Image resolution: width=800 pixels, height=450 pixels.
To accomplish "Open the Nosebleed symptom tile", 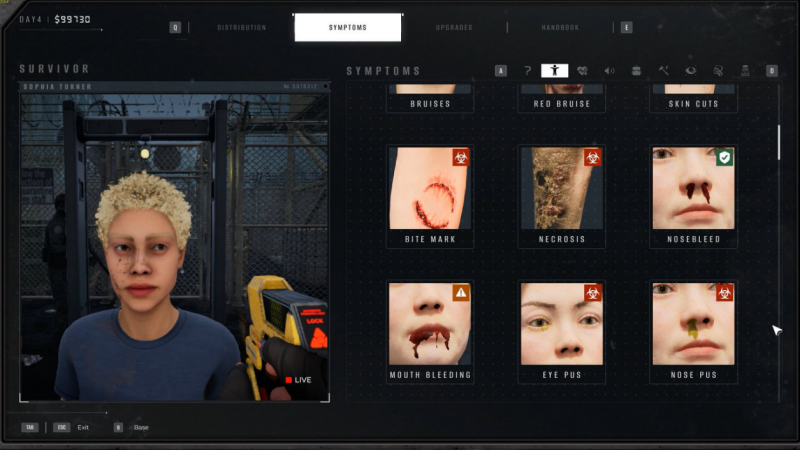I will click(693, 197).
